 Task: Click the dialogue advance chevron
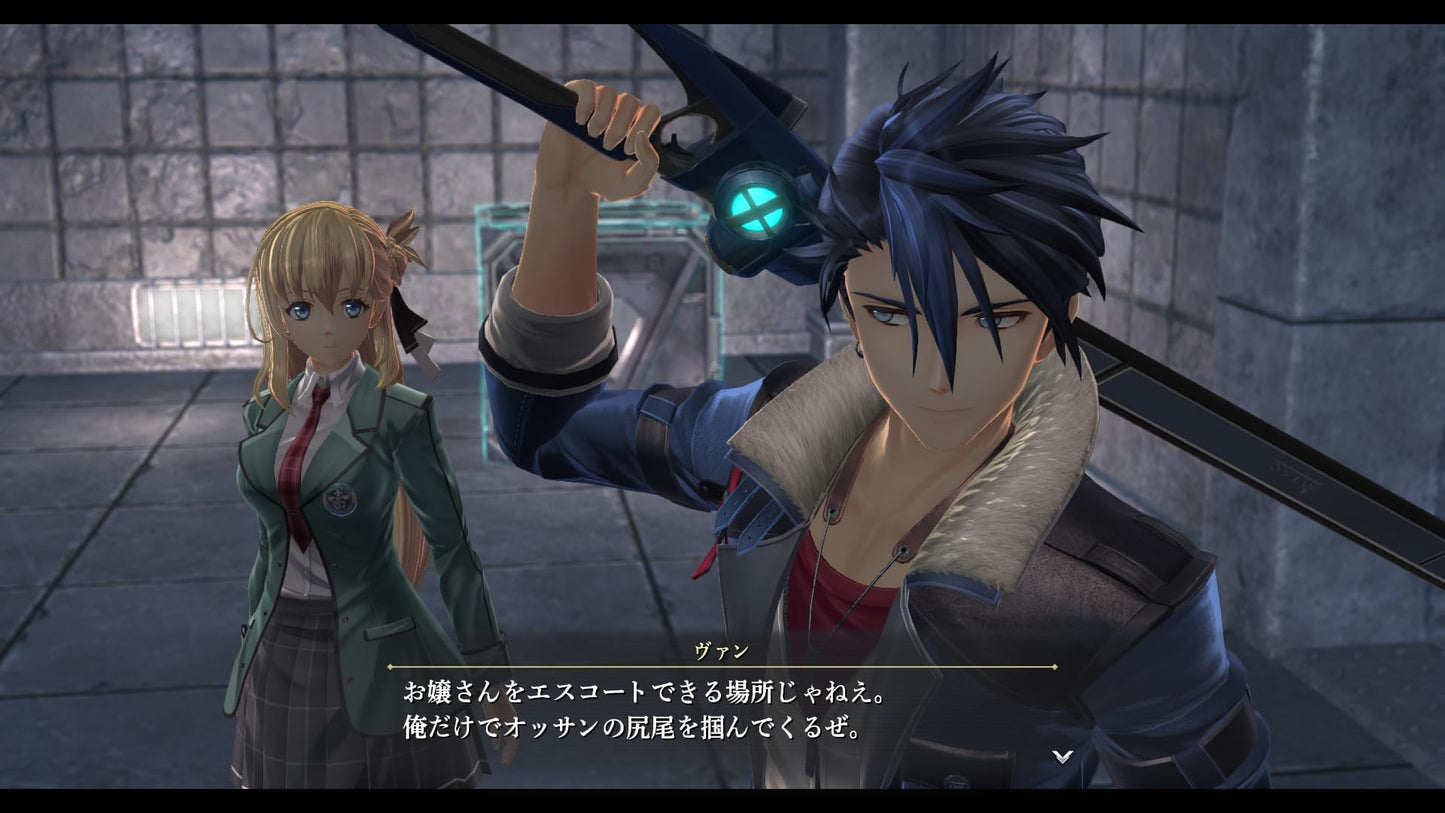click(1062, 758)
